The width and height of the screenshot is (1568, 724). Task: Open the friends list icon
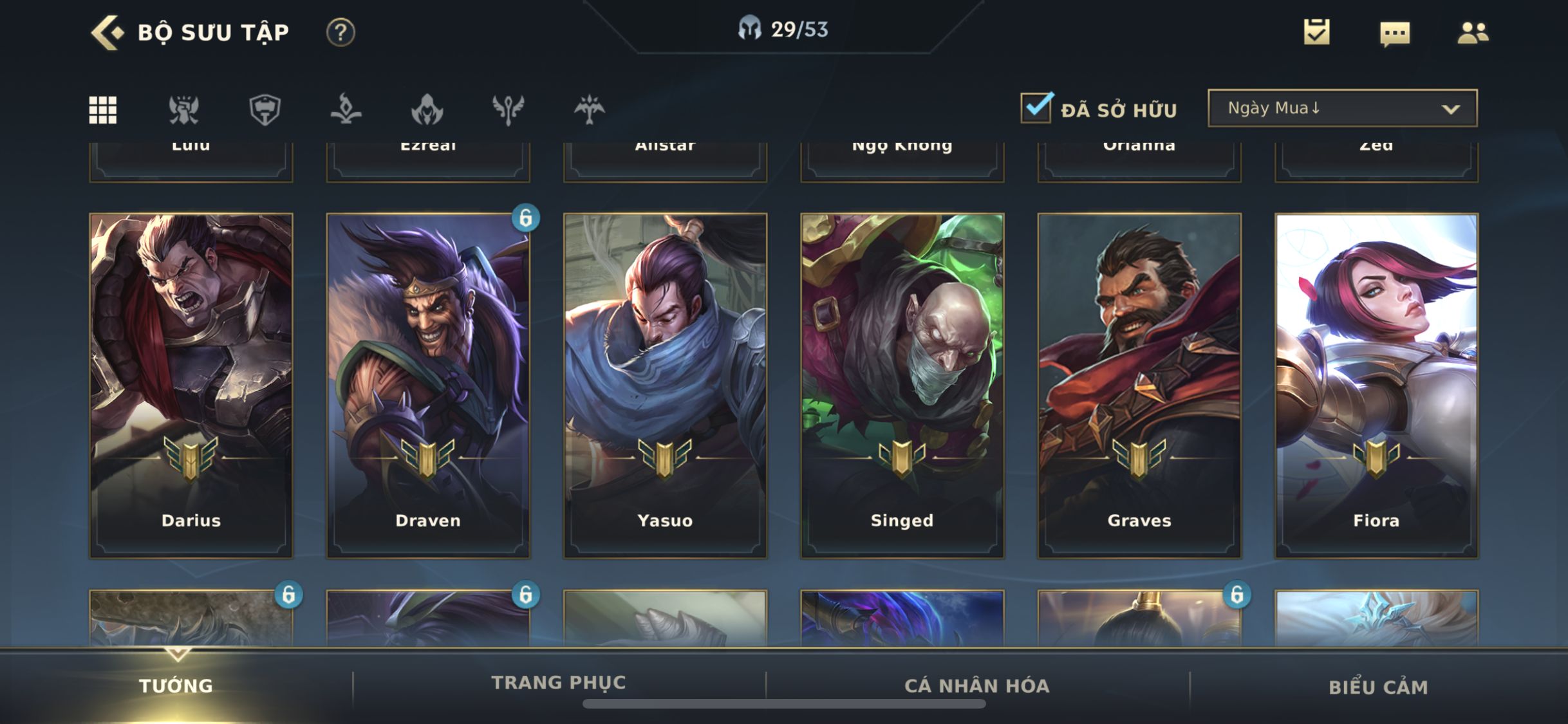point(1473,32)
